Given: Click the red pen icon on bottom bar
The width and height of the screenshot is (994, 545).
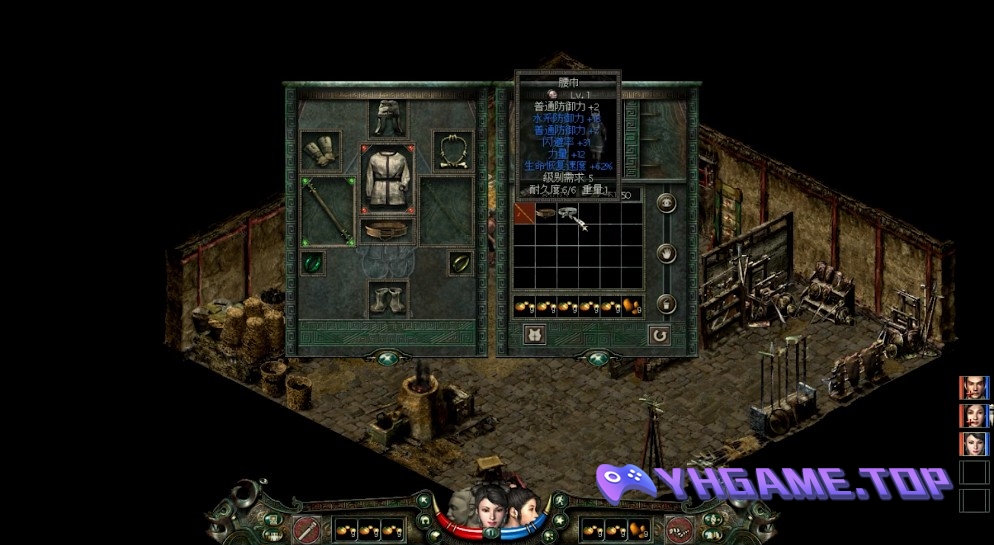Looking at the screenshot, I should pos(307,529).
